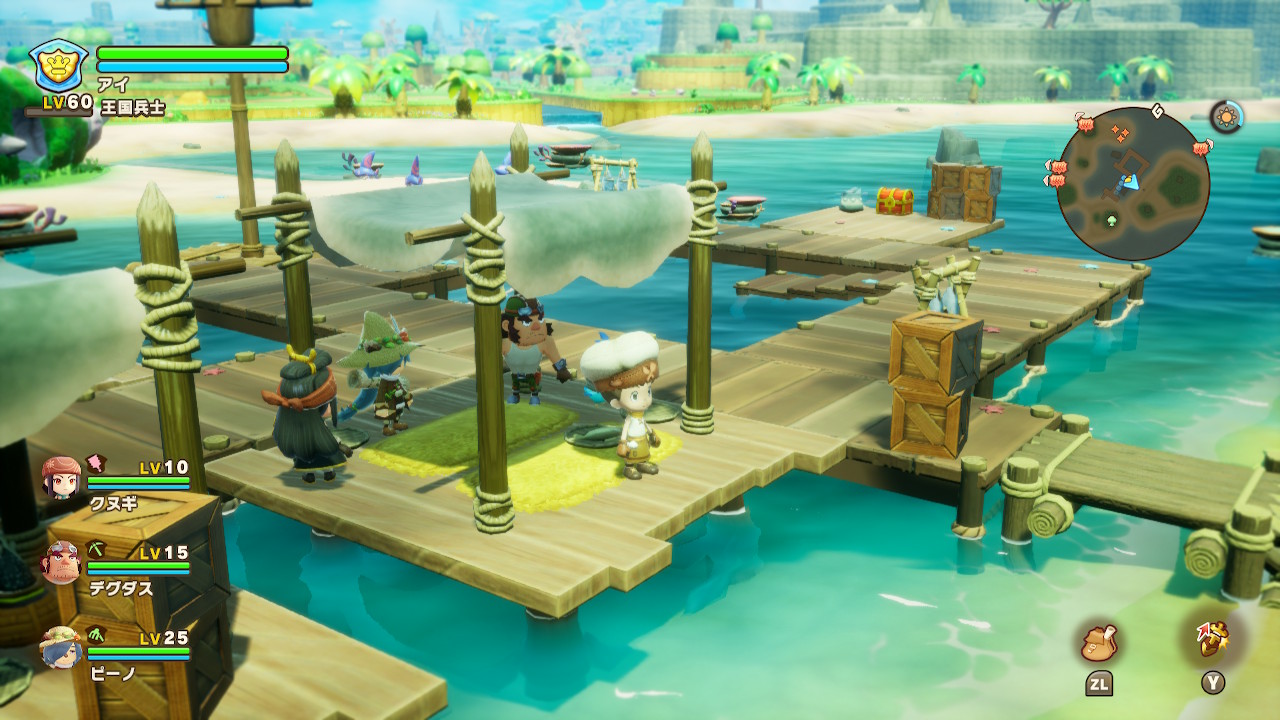Tap the sparkle gathering marker on the minimap
This screenshot has height=720, width=1280.
(x=1120, y=133)
